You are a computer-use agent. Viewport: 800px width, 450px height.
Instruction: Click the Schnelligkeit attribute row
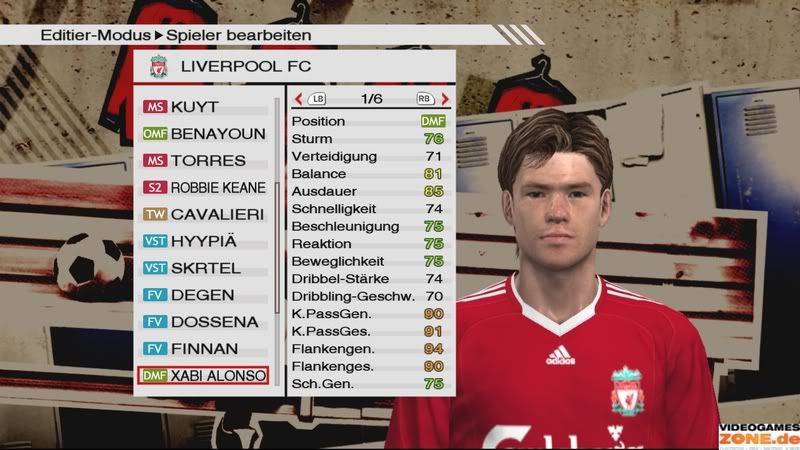367,209
